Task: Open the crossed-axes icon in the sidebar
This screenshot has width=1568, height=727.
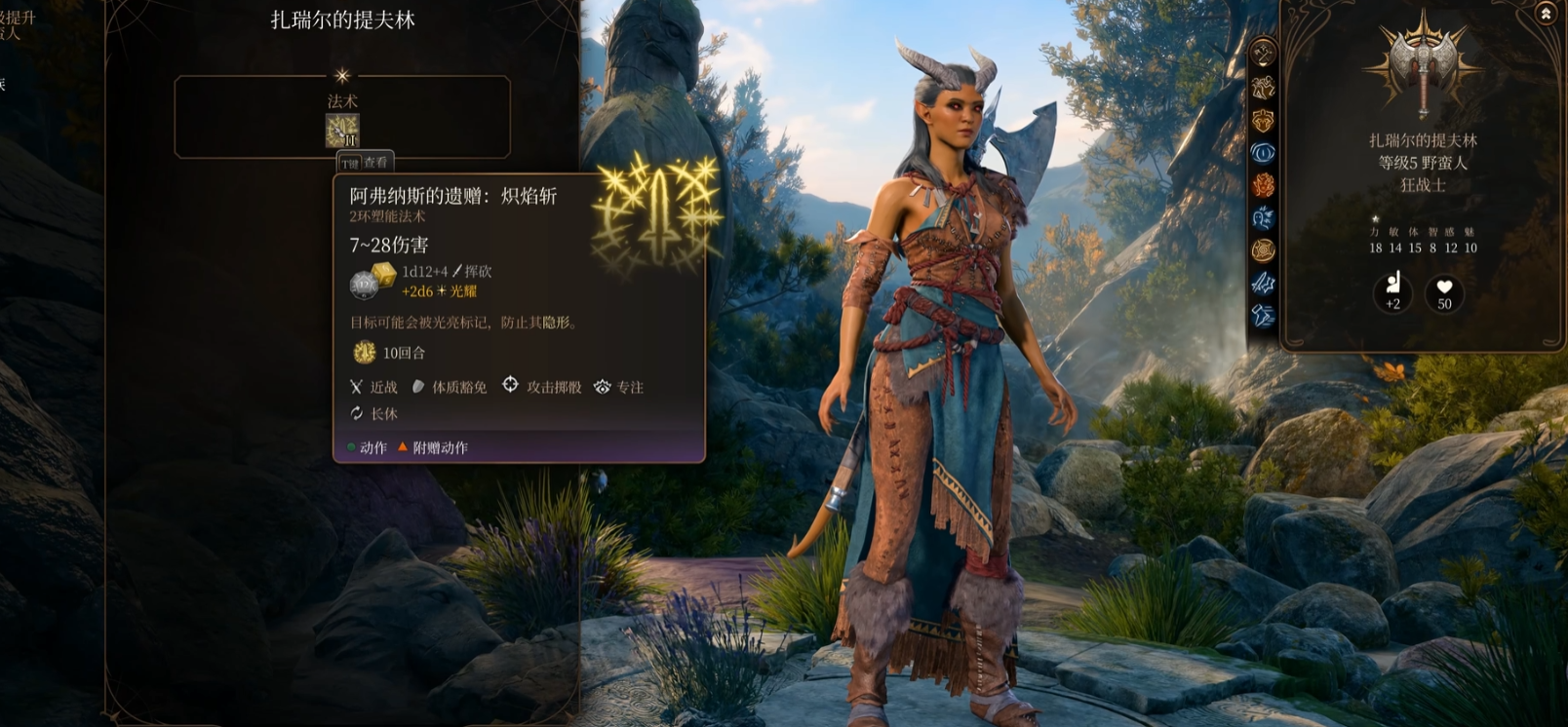Action: (x=1264, y=54)
